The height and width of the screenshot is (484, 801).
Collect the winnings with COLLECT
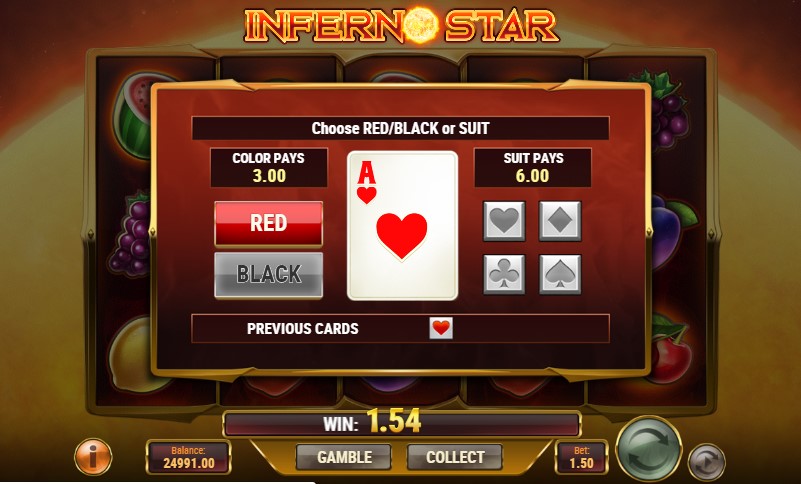tap(455, 457)
